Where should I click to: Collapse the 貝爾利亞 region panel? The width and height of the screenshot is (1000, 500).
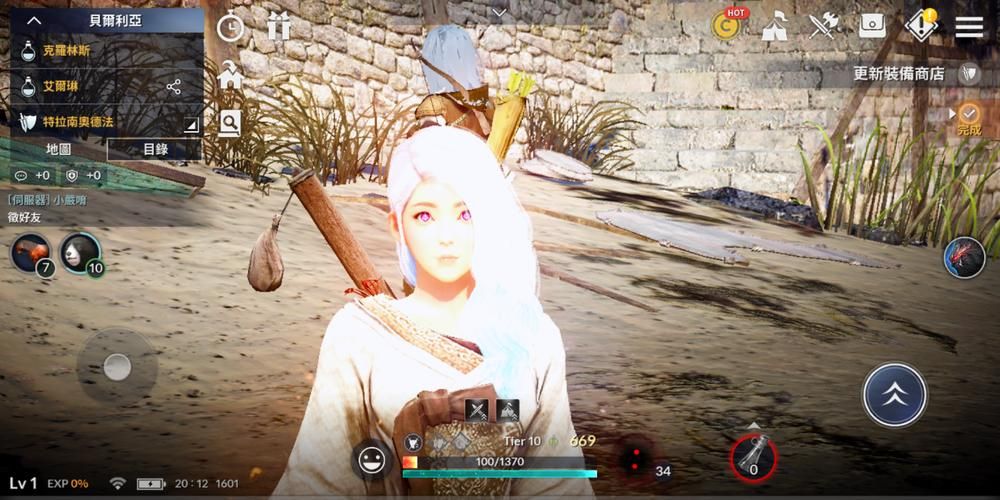pyautogui.click(x=34, y=19)
